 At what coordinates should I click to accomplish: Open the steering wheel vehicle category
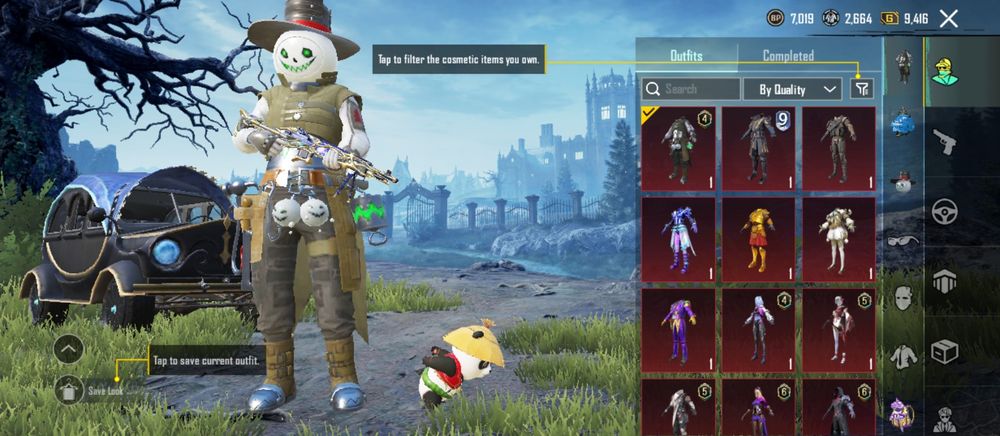point(944,212)
